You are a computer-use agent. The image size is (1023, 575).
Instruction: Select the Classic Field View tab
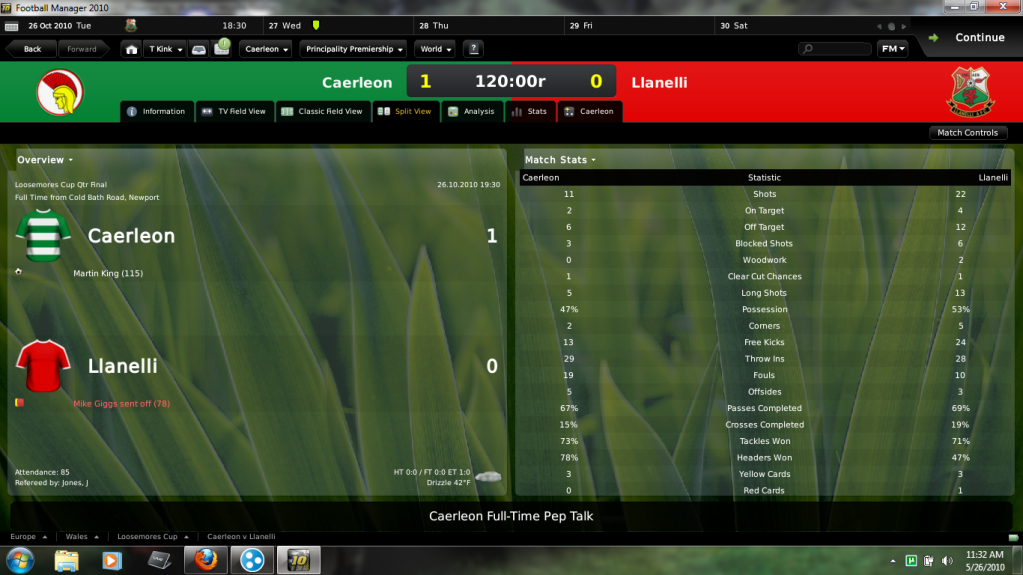click(x=322, y=111)
